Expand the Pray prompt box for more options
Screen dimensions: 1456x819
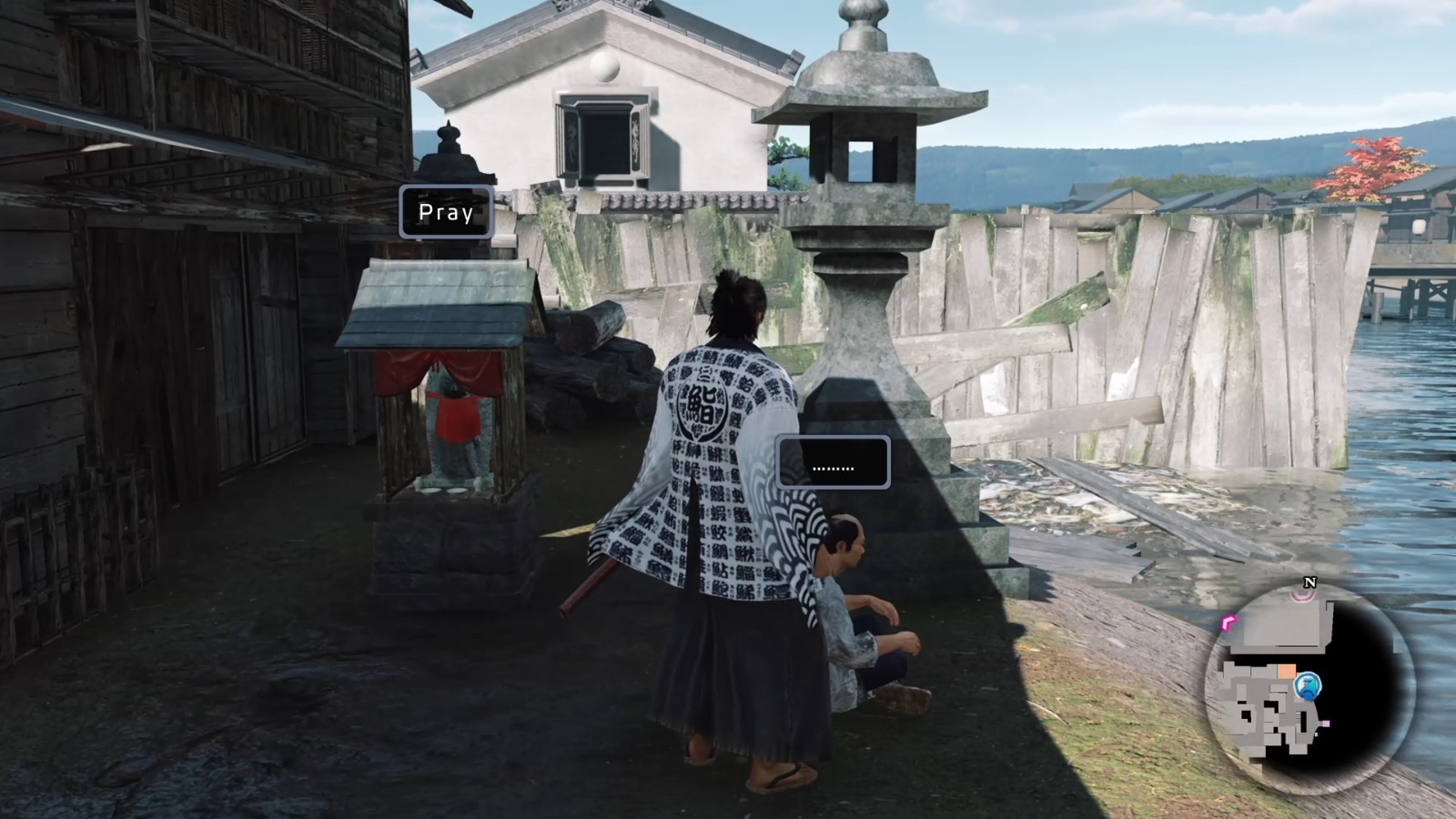tap(445, 212)
